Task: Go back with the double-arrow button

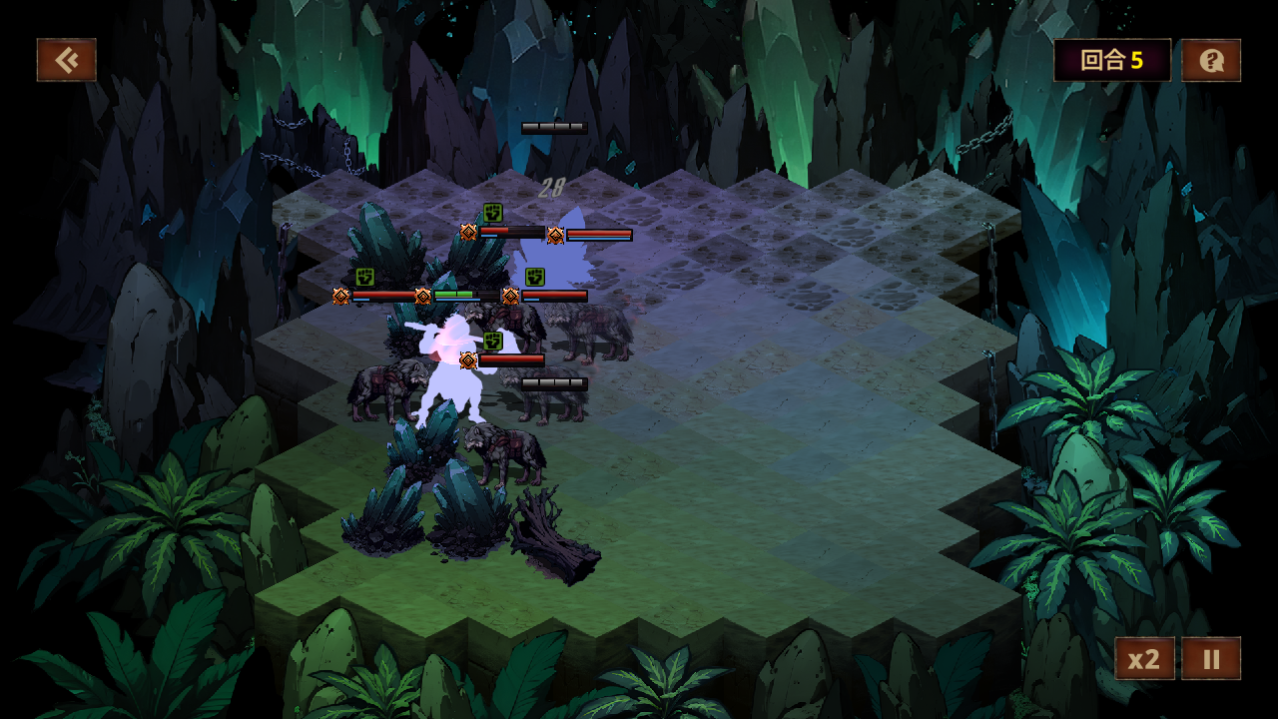Action: point(67,60)
